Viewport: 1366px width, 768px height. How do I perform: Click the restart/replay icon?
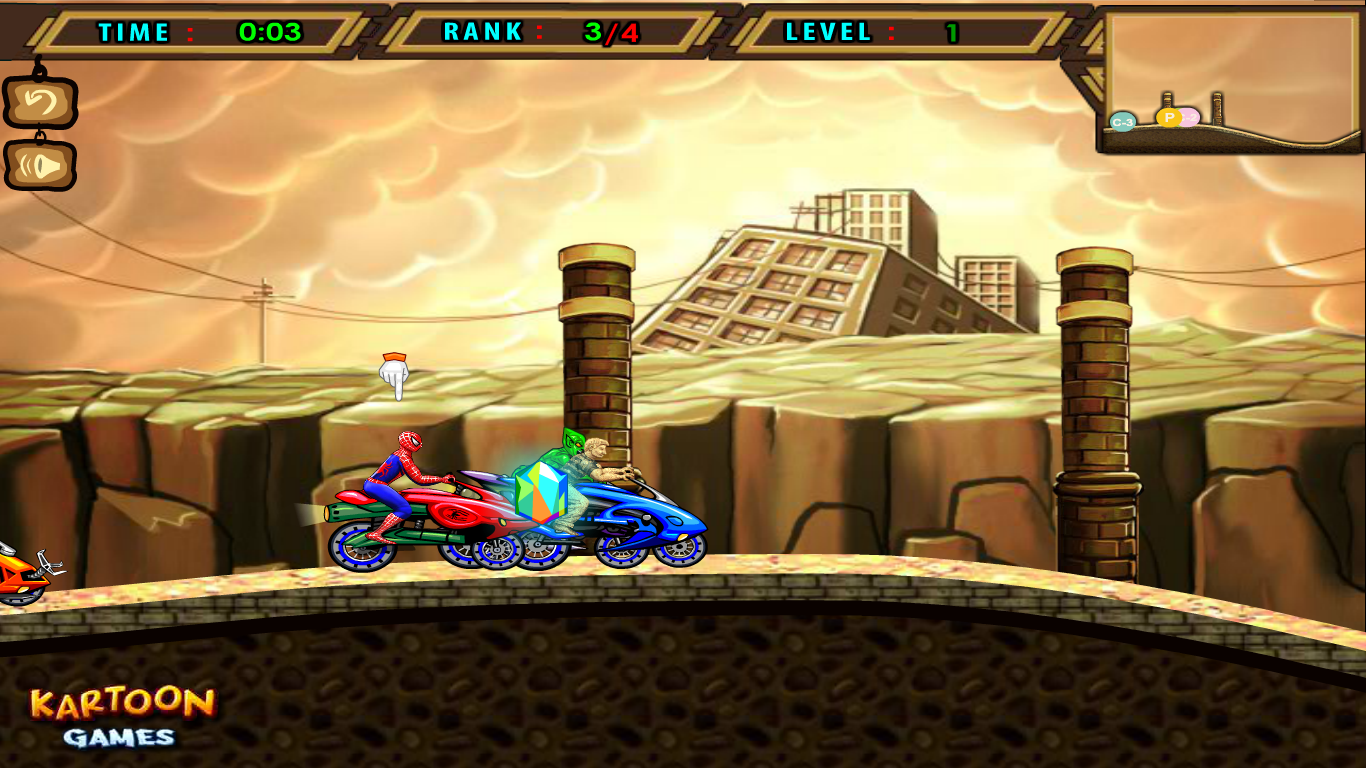pyautogui.click(x=42, y=100)
